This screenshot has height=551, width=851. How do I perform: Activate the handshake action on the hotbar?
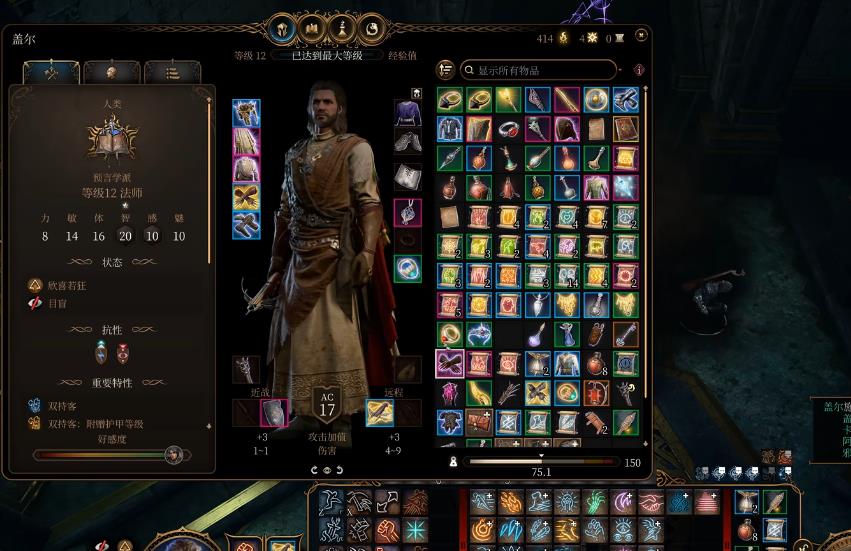click(x=651, y=503)
